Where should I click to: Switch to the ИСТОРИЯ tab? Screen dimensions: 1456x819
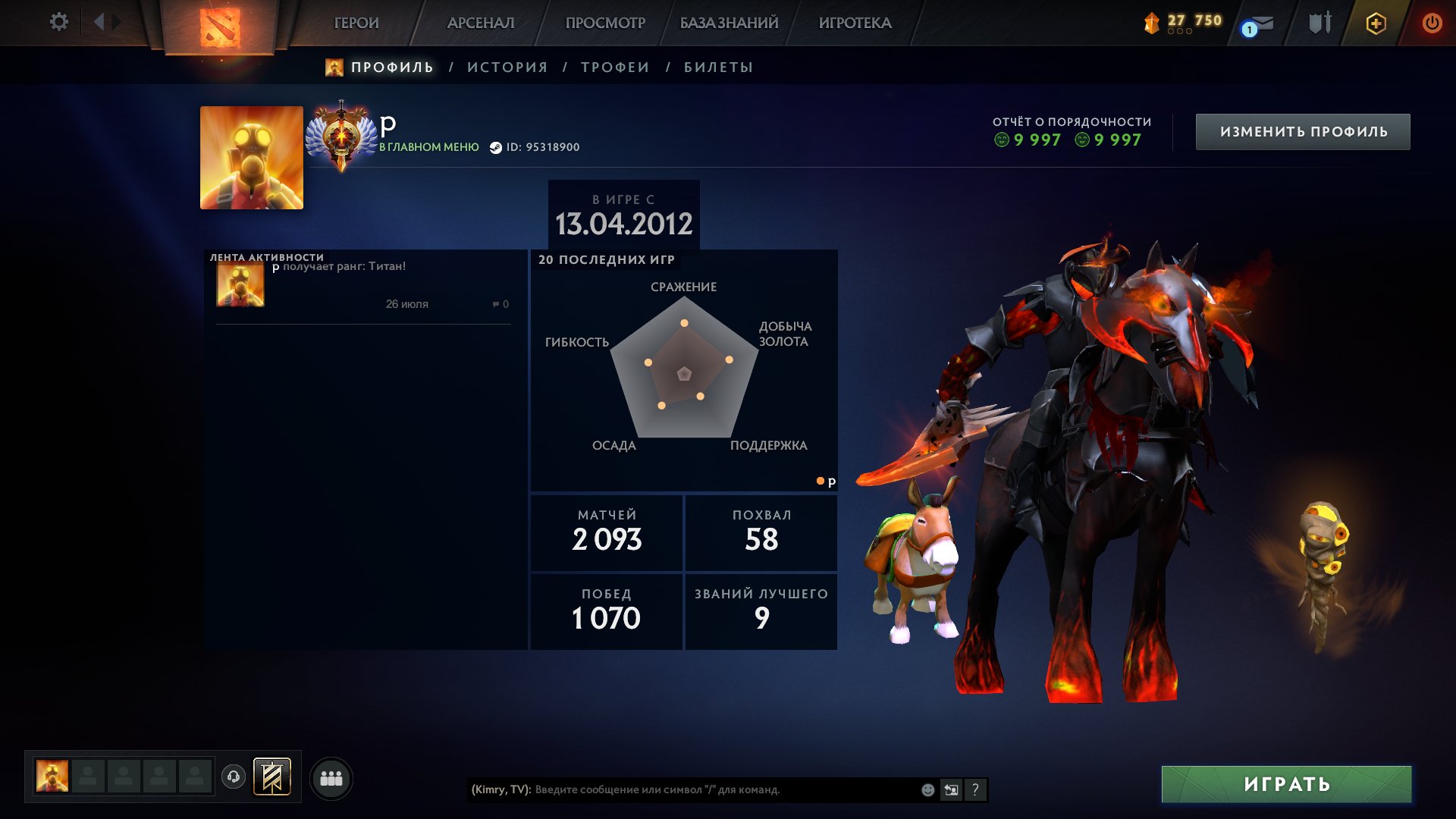coord(507,67)
